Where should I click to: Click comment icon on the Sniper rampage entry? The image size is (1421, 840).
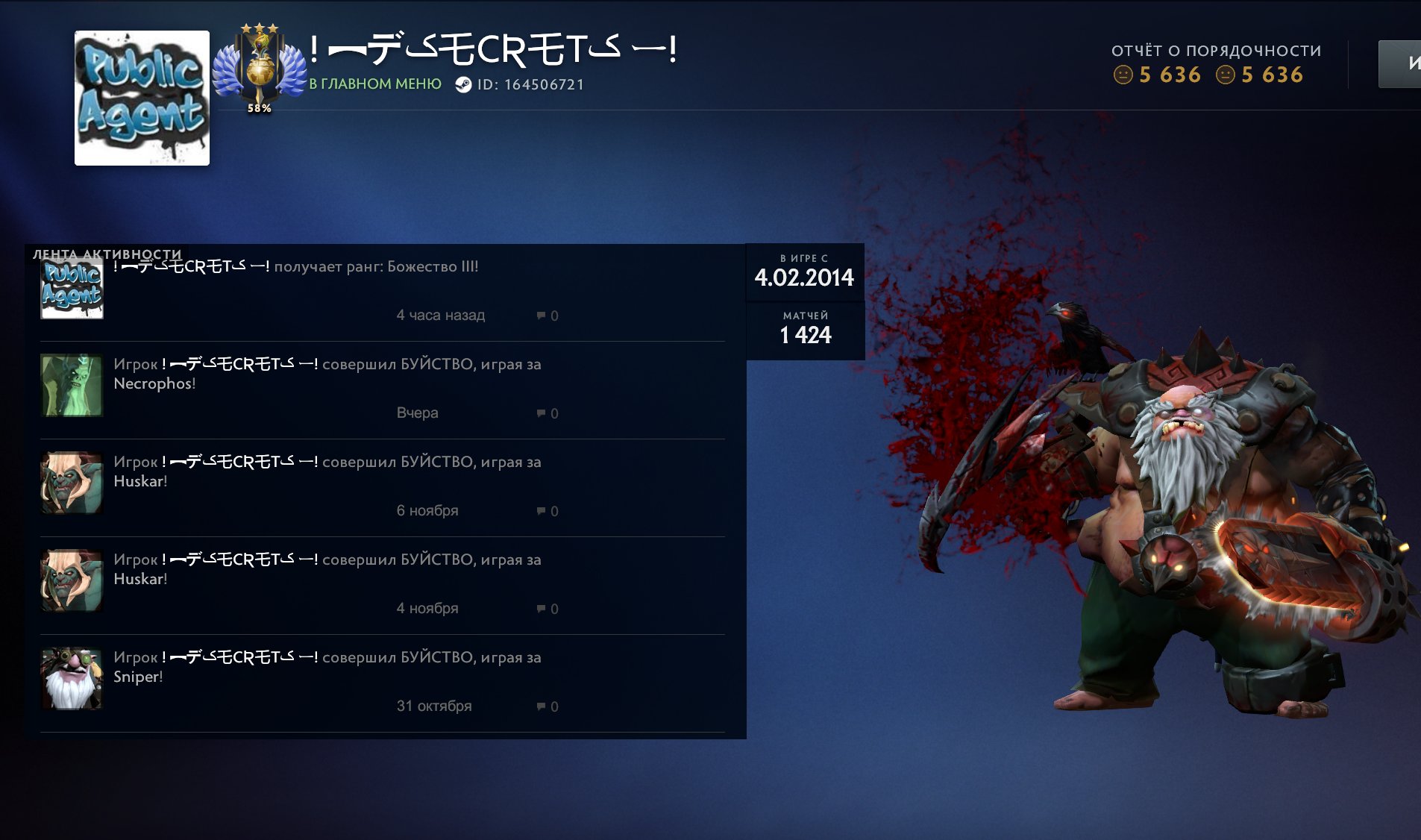tap(541, 705)
